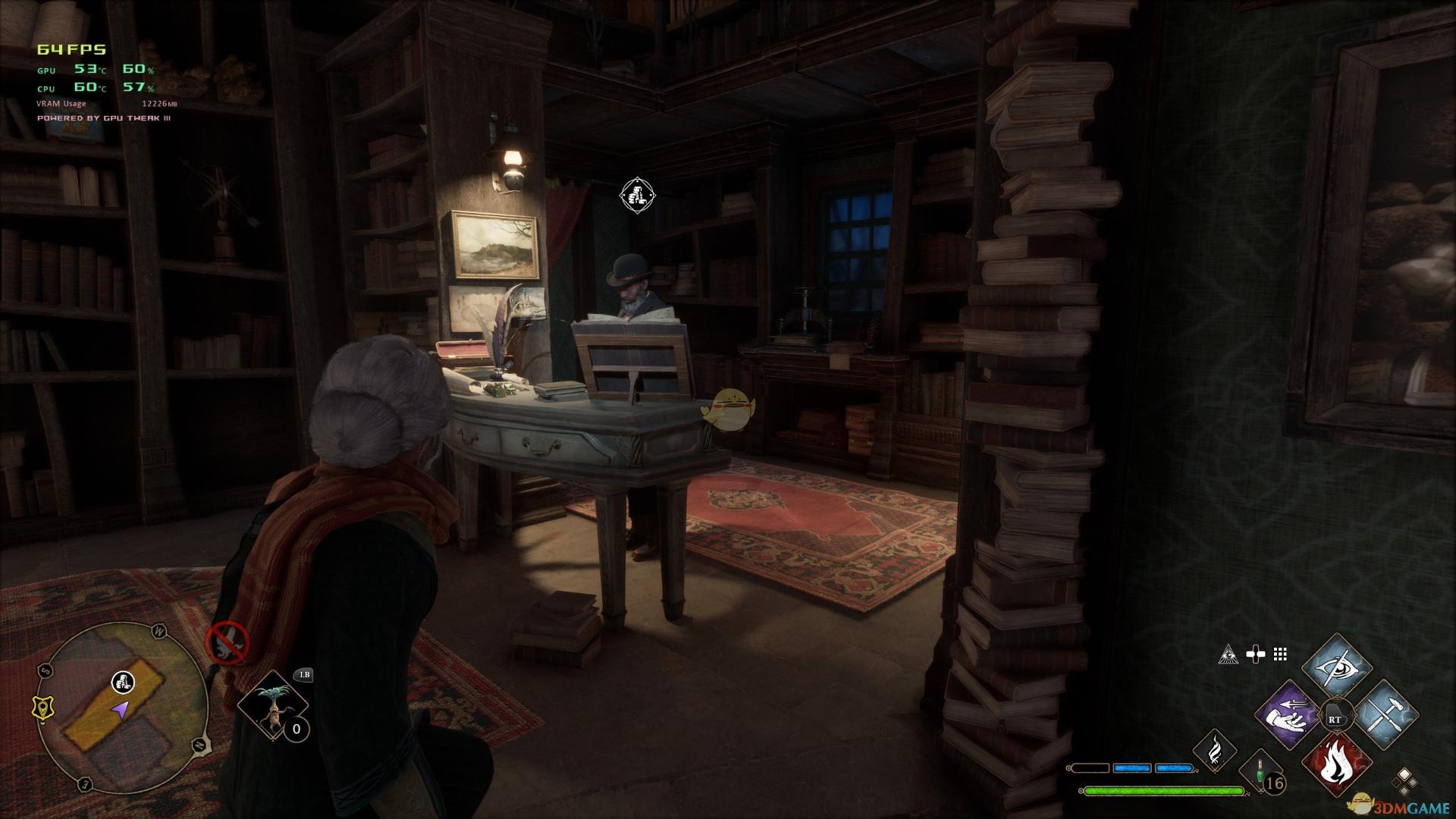The height and width of the screenshot is (819, 1456).
Task: Click the coin shop marker above vendor
Action: click(637, 195)
